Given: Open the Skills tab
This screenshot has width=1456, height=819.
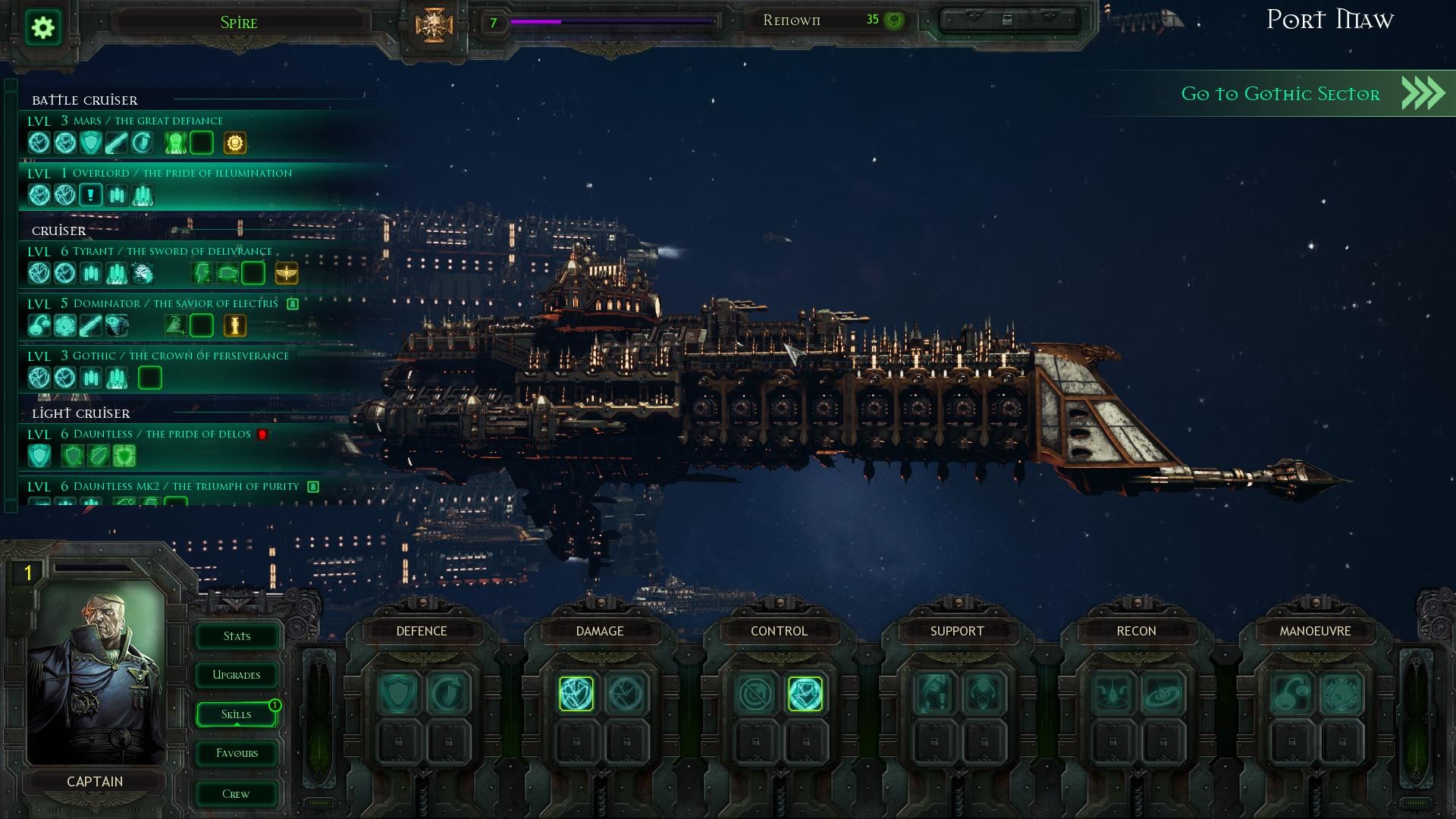Looking at the screenshot, I should (x=237, y=714).
